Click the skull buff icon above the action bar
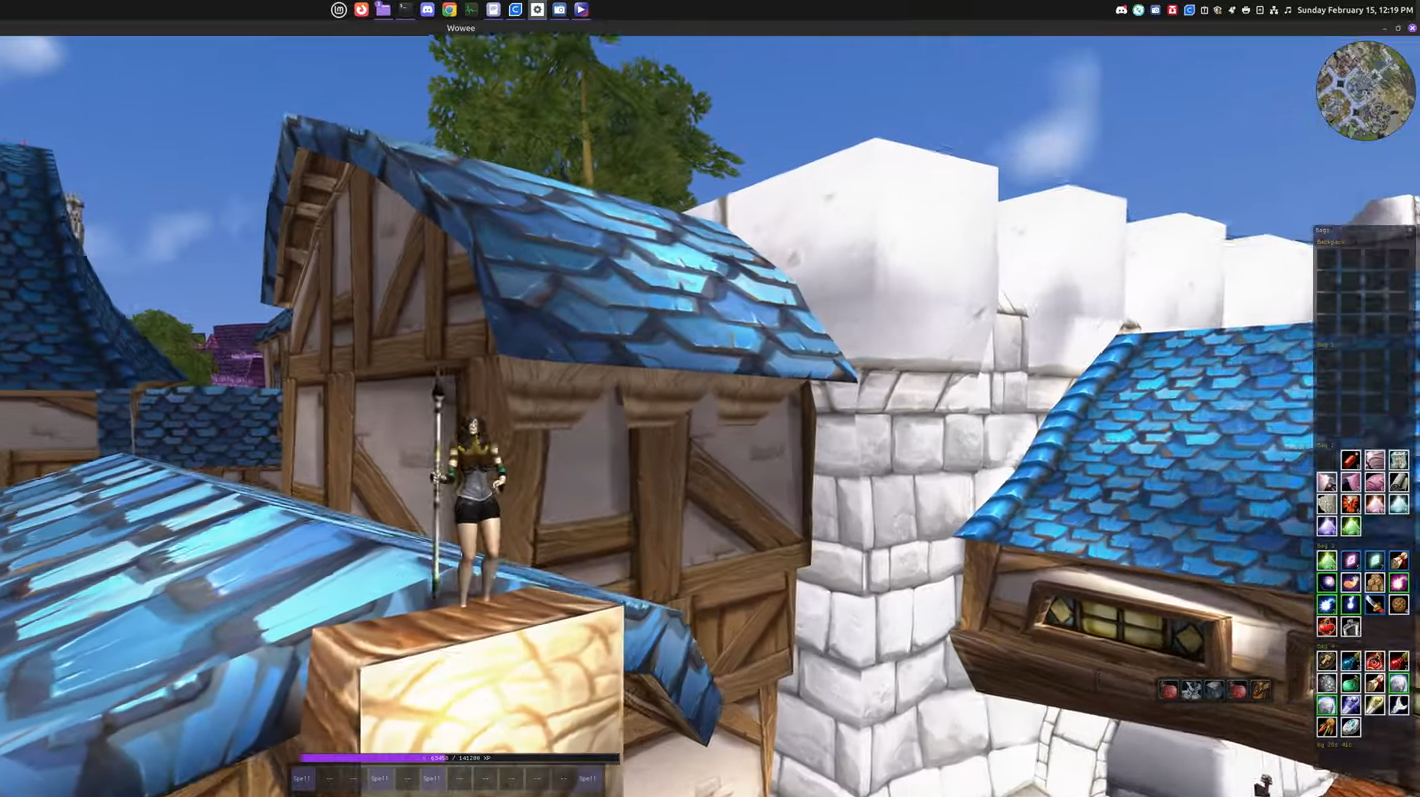The height and width of the screenshot is (797, 1420). click(x=1191, y=690)
